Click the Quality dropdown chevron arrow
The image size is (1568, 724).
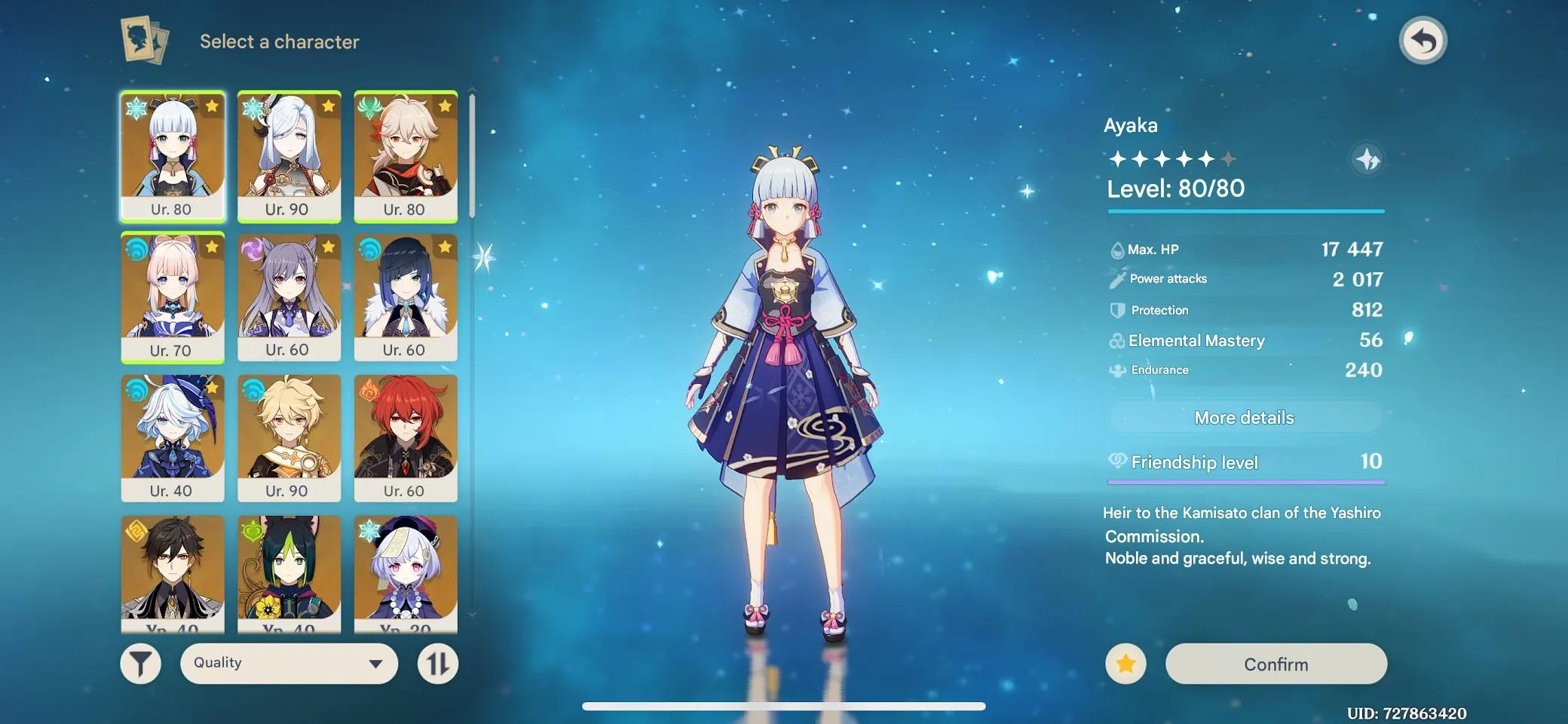374,663
